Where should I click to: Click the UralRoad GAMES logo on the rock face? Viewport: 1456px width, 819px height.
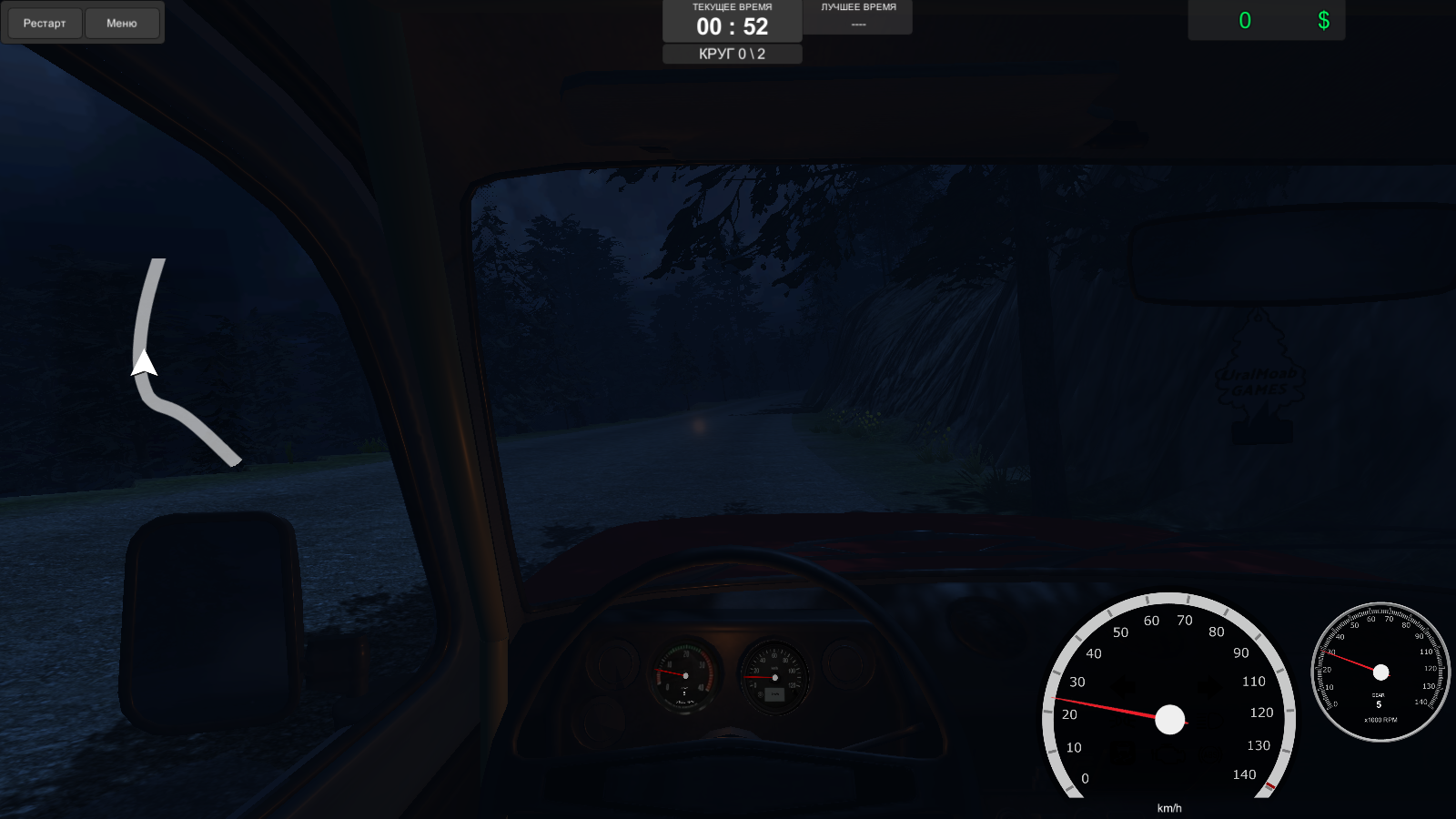1260,382
